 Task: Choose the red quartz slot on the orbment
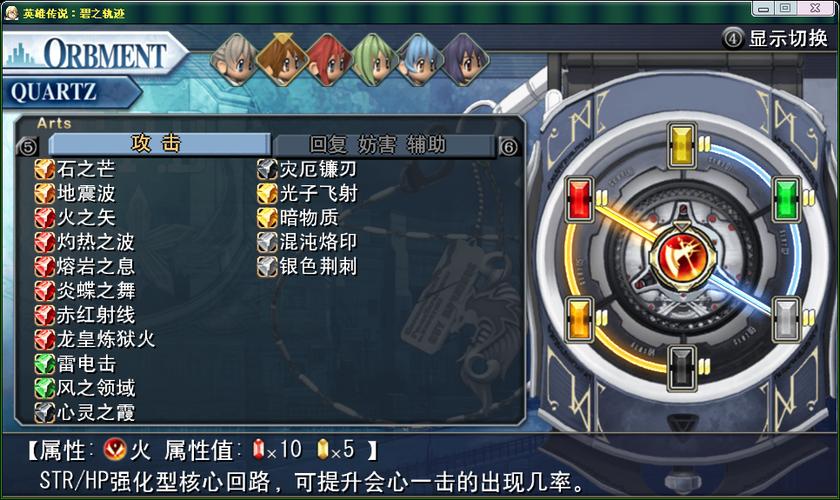pyautogui.click(x=579, y=197)
